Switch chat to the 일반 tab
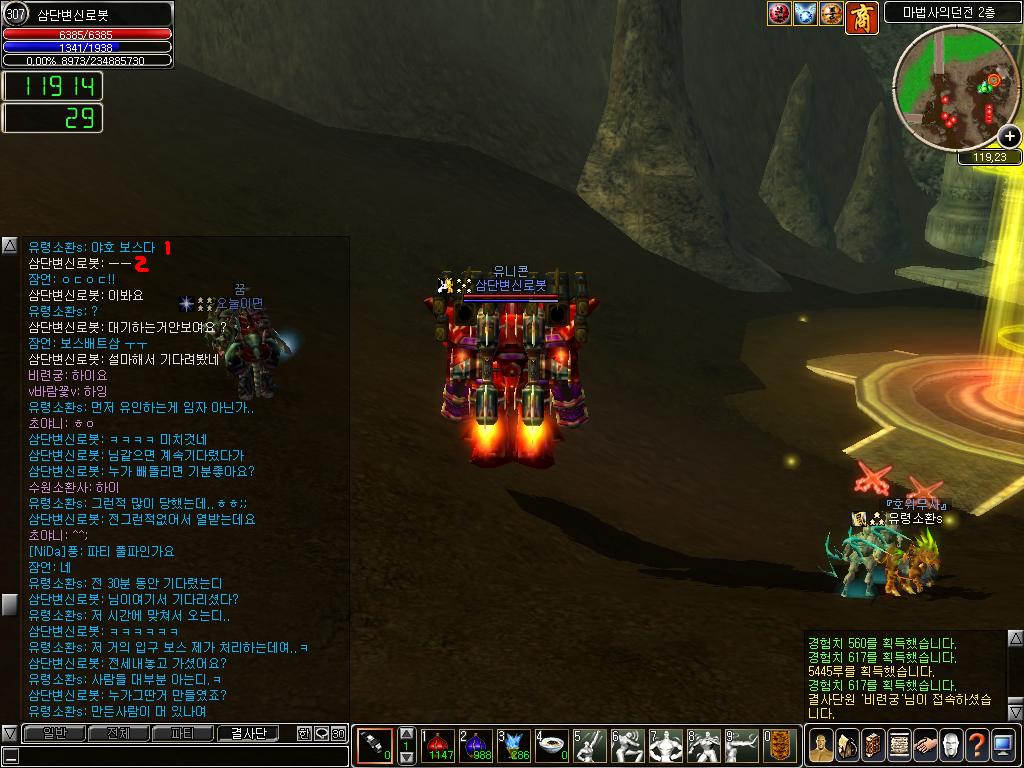Screen dimensions: 1024x768 pyautogui.click(x=54, y=733)
